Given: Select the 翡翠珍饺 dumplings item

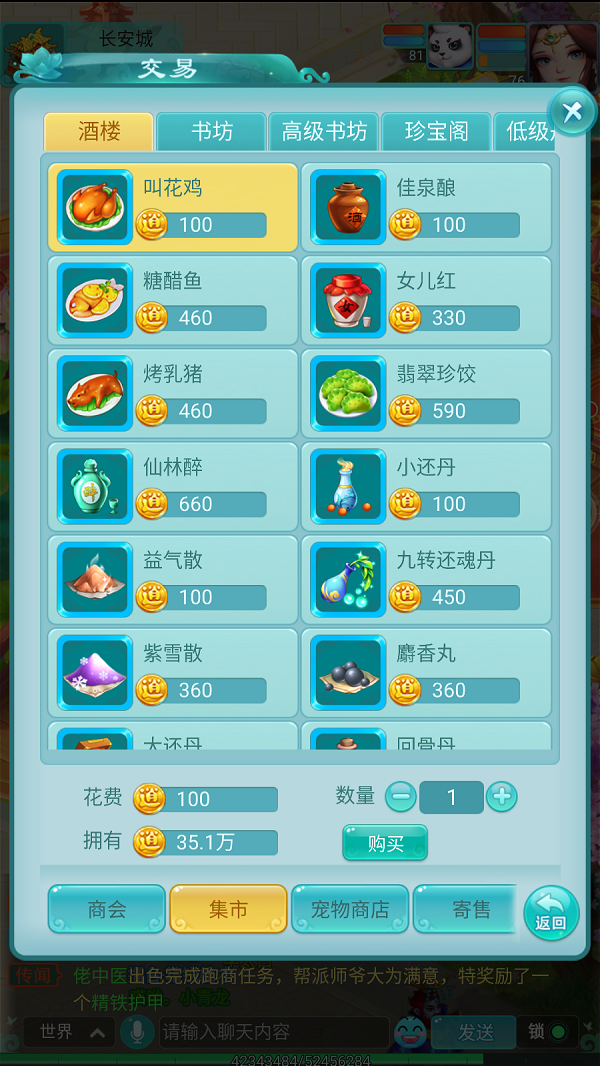Looking at the screenshot, I should pos(426,393).
